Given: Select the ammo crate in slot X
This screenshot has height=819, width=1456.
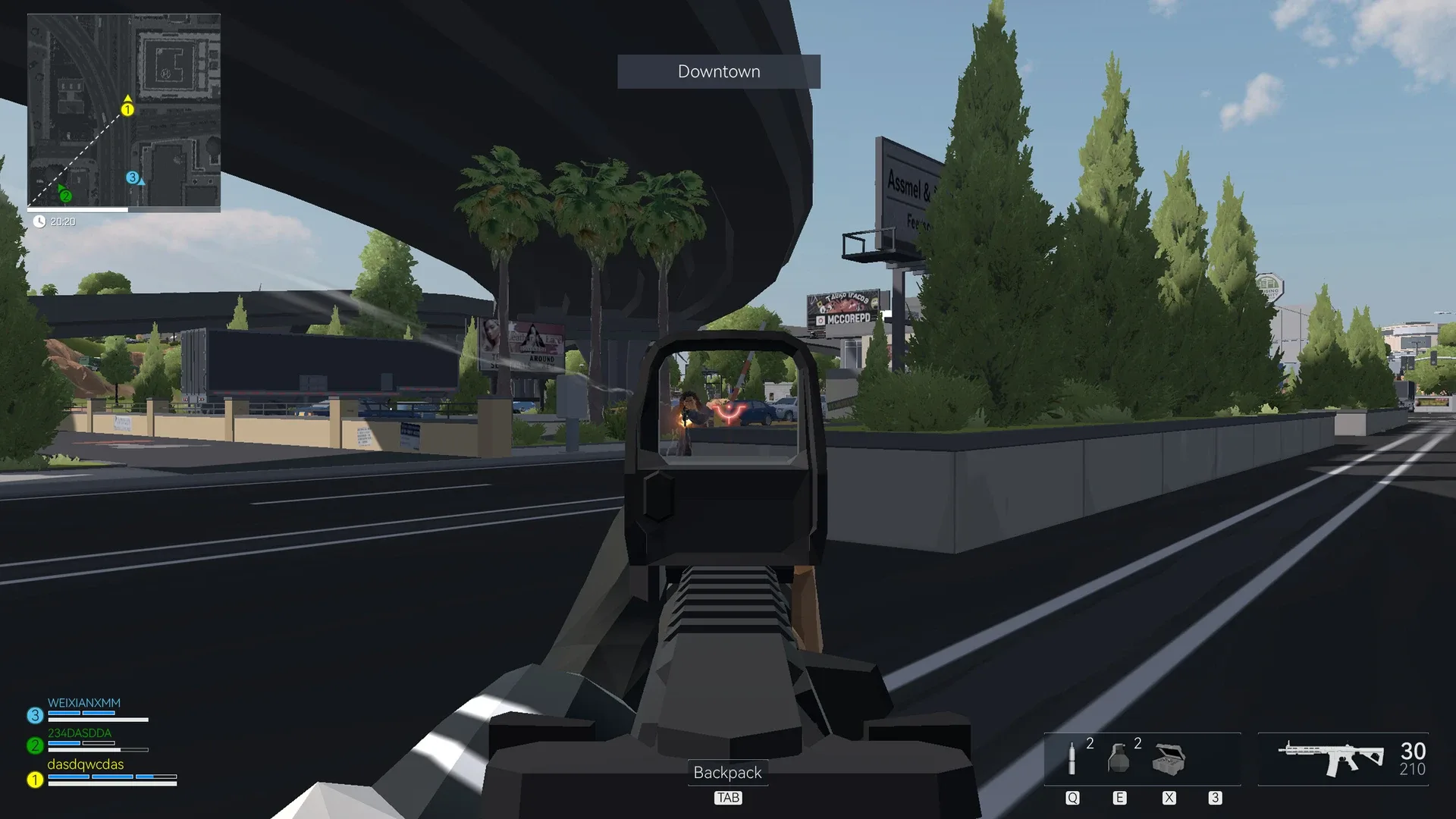Looking at the screenshot, I should click(1168, 758).
